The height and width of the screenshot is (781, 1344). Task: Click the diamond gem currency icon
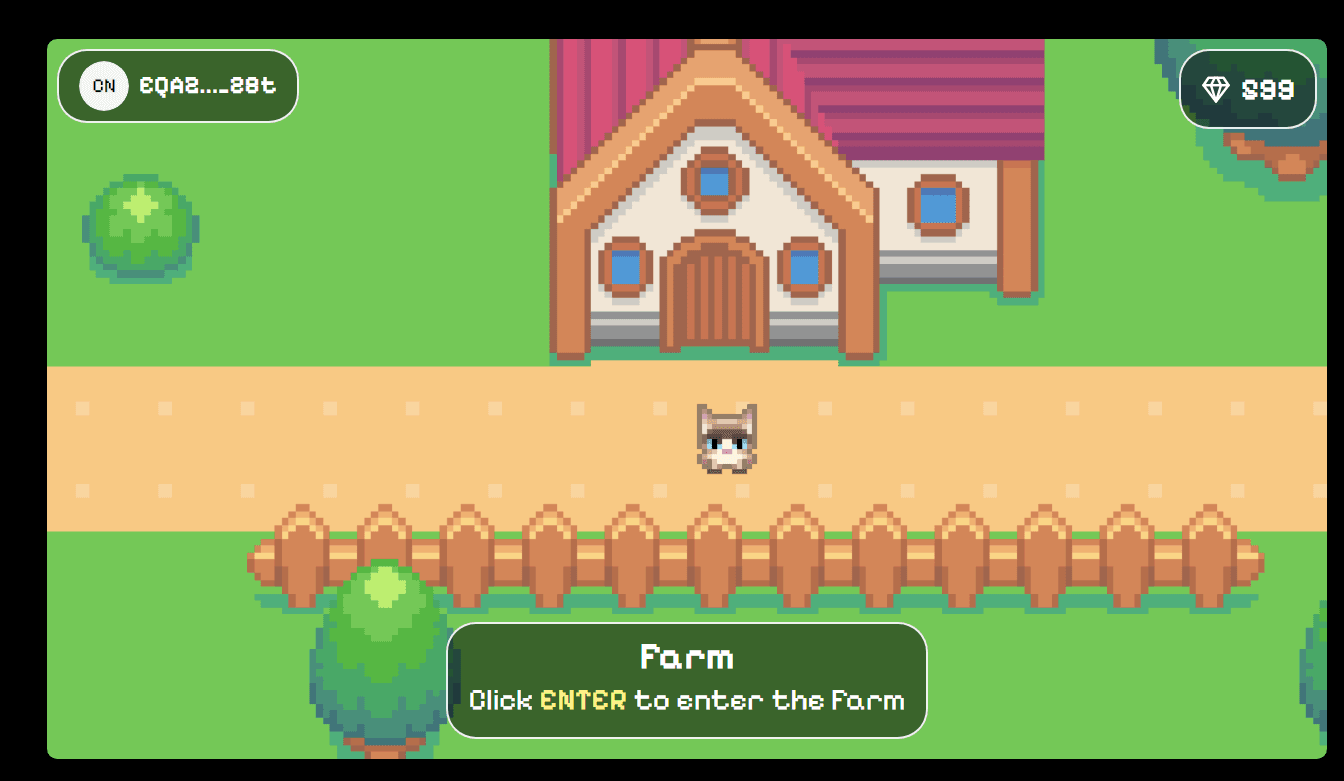[1216, 89]
